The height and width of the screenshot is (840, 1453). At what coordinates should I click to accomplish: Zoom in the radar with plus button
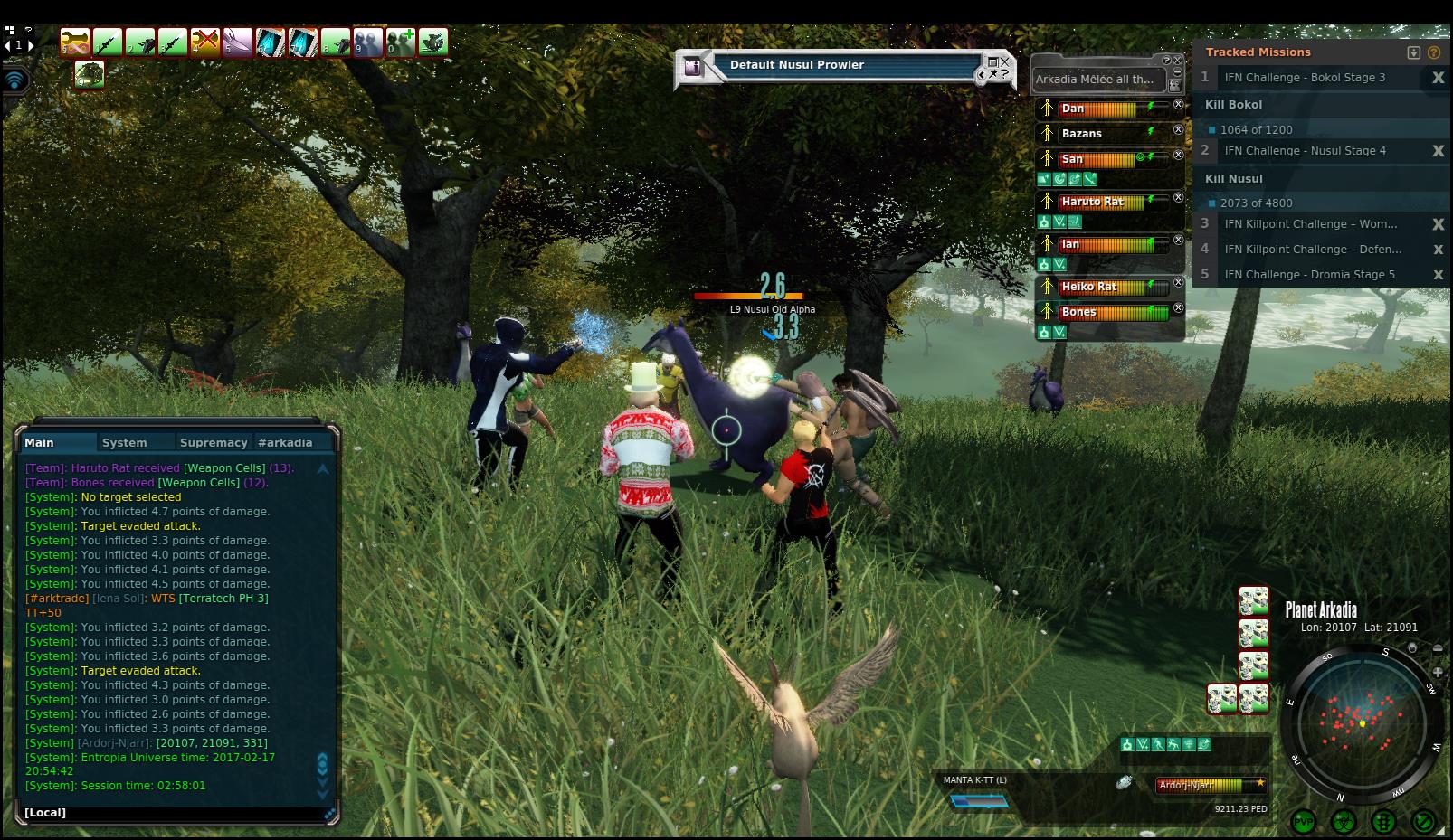[1438, 672]
